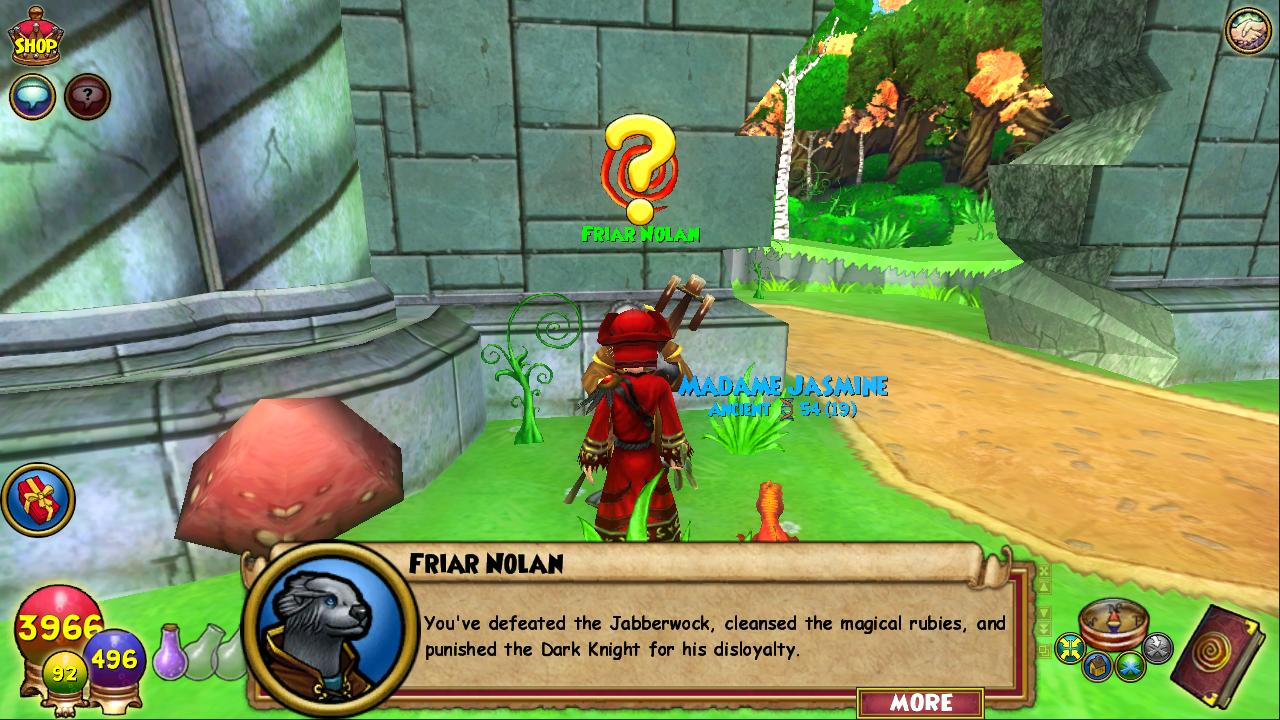Use the filled purple potion bottle

tap(171, 651)
